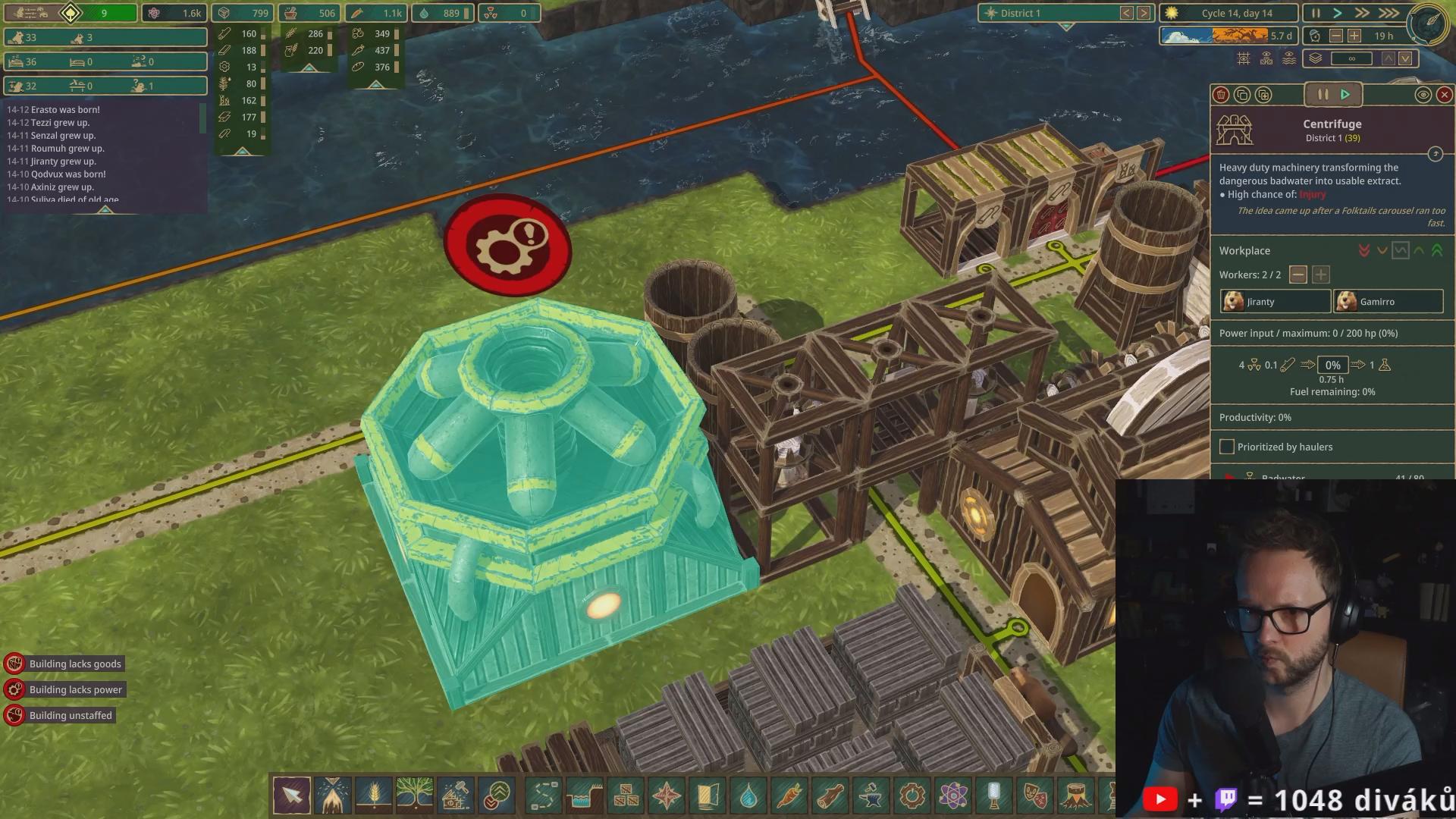Pause the Centrifuge building

[1323, 95]
